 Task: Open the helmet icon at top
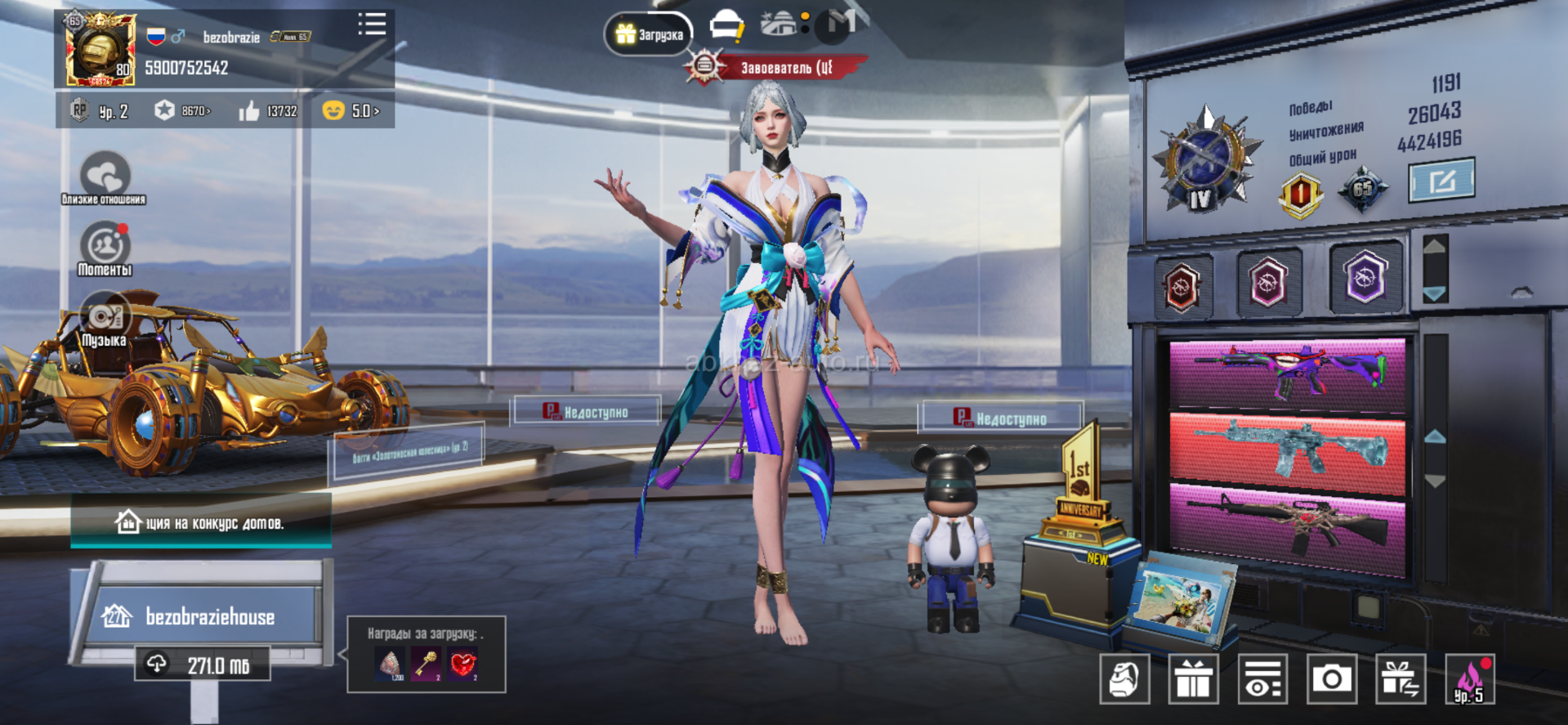[x=726, y=26]
